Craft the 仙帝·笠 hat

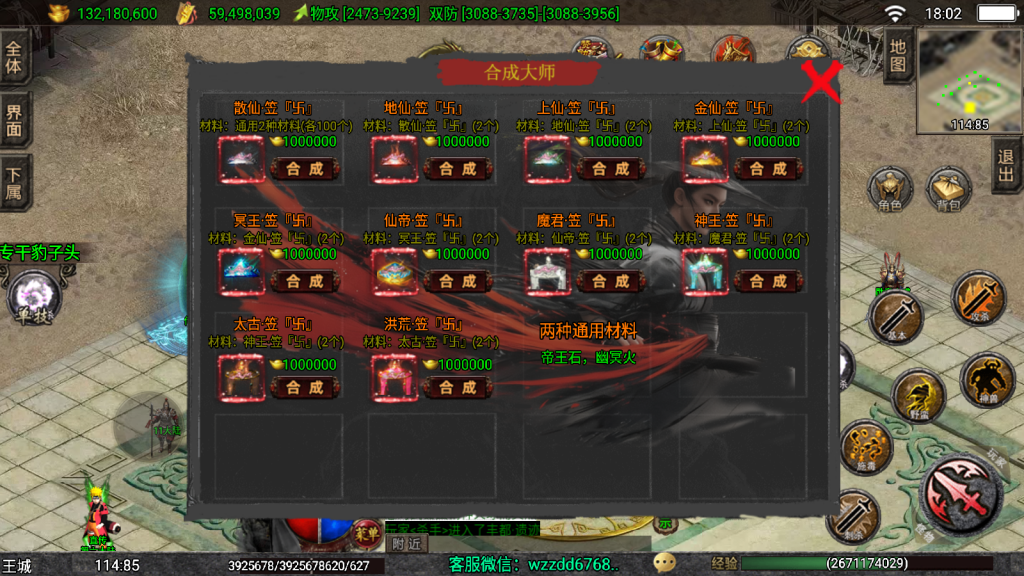tap(458, 281)
